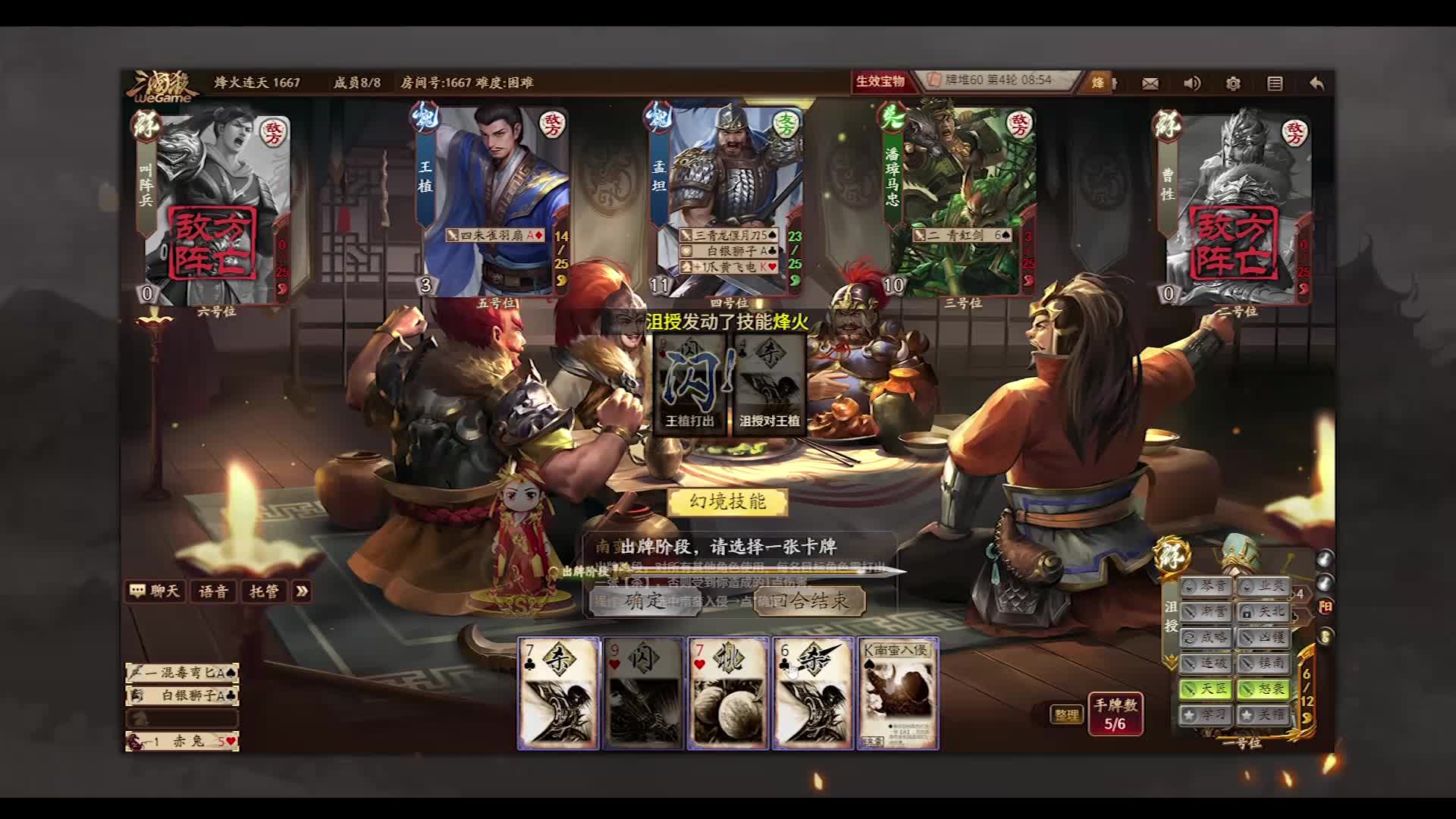1456x819 pixels.
Task: Enable 托管 auto-play mode
Action: pyautogui.click(x=263, y=591)
